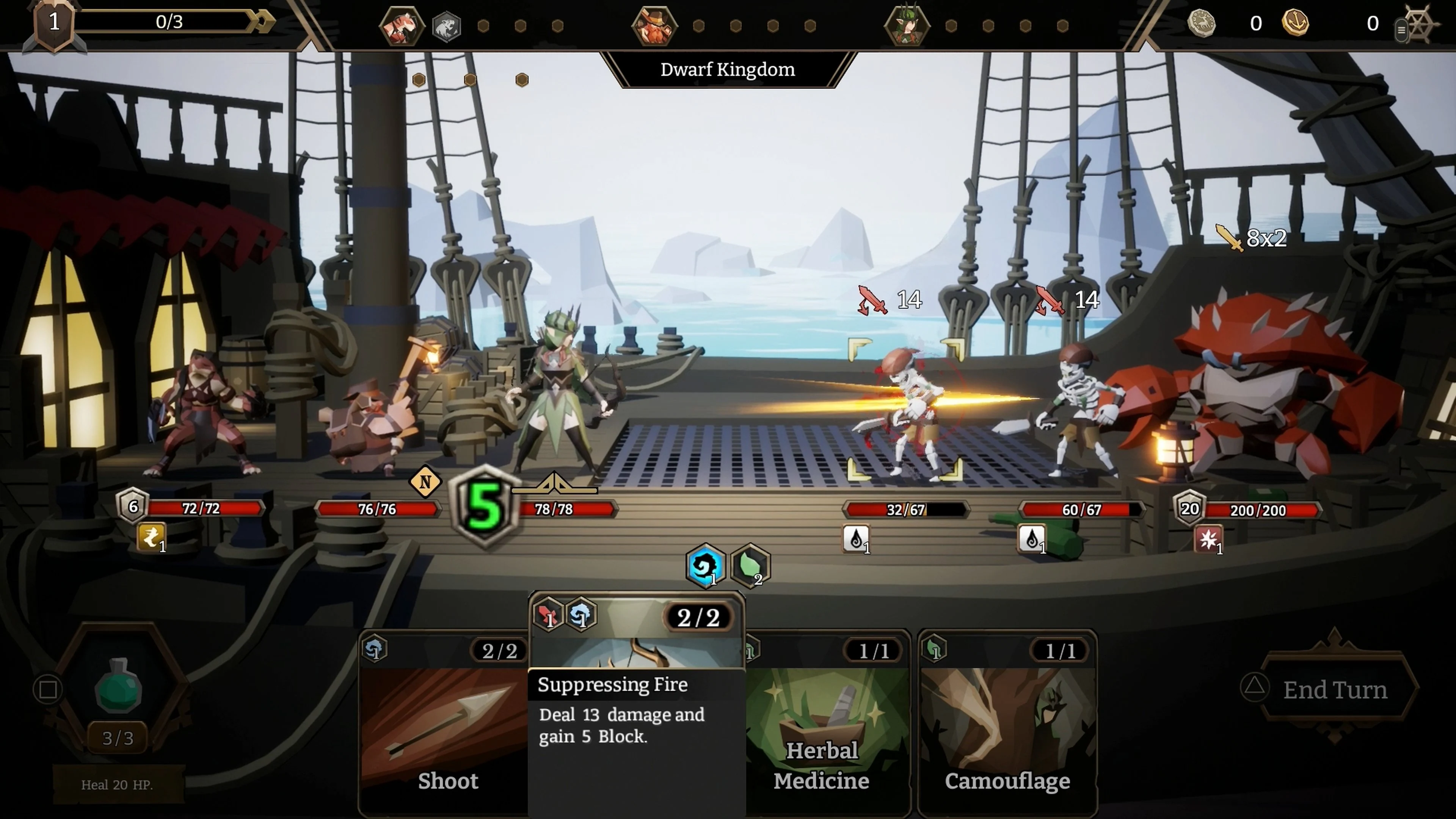Click the burn status icon under the 32/67 skeleton
The width and height of the screenshot is (1456, 819).
[x=857, y=539]
